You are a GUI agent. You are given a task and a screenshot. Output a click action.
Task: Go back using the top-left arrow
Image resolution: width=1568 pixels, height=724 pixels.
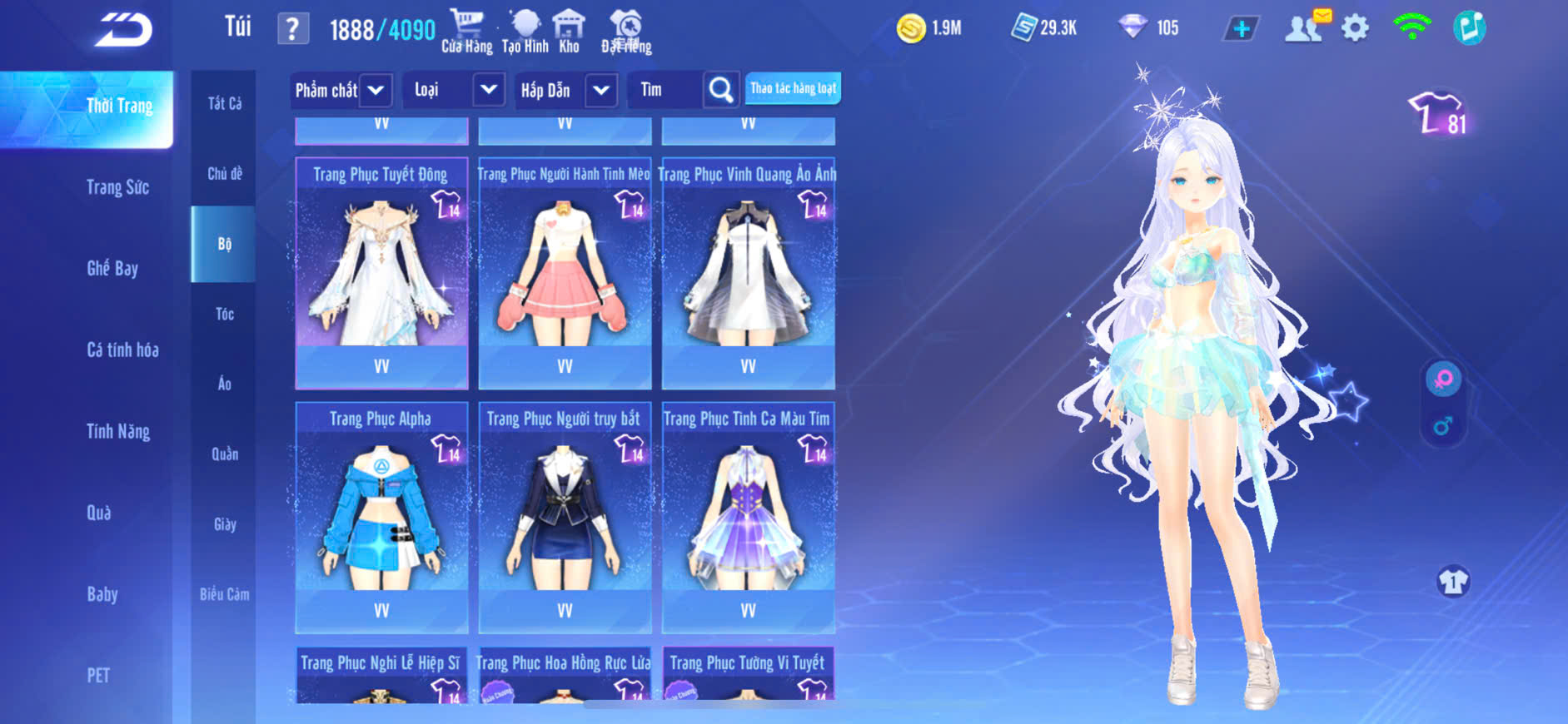(123, 31)
